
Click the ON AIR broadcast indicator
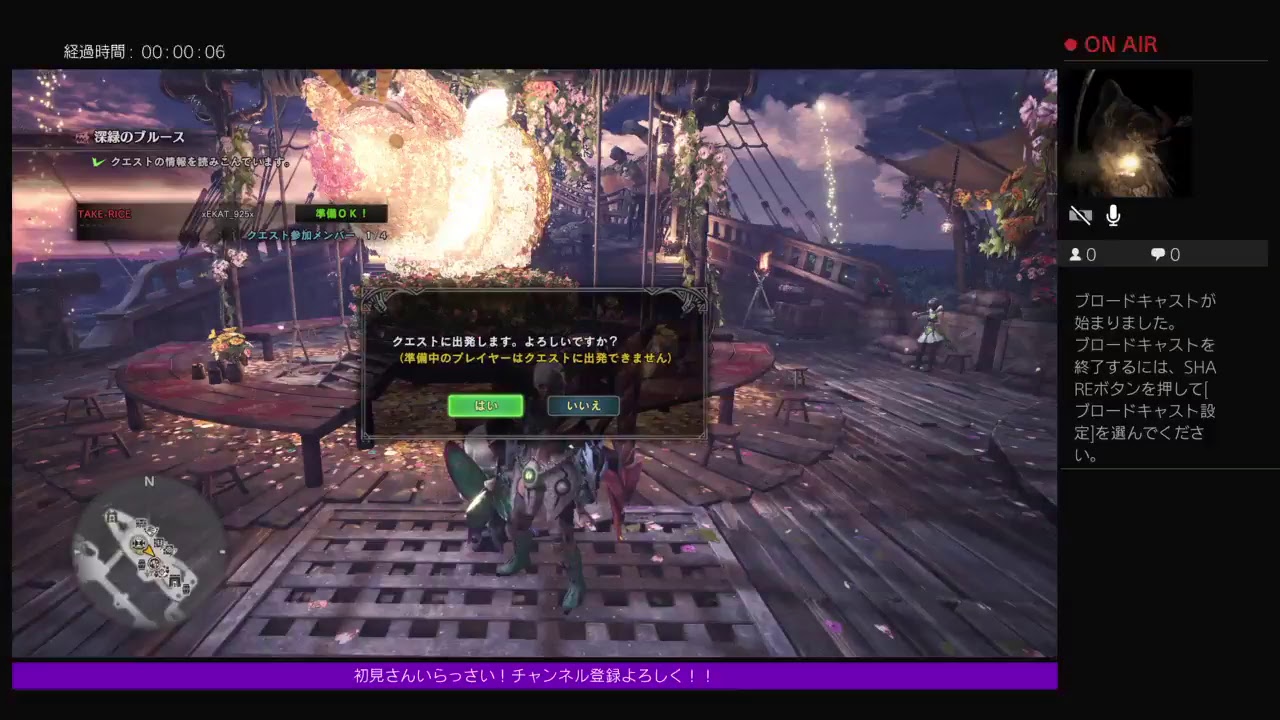[1110, 44]
